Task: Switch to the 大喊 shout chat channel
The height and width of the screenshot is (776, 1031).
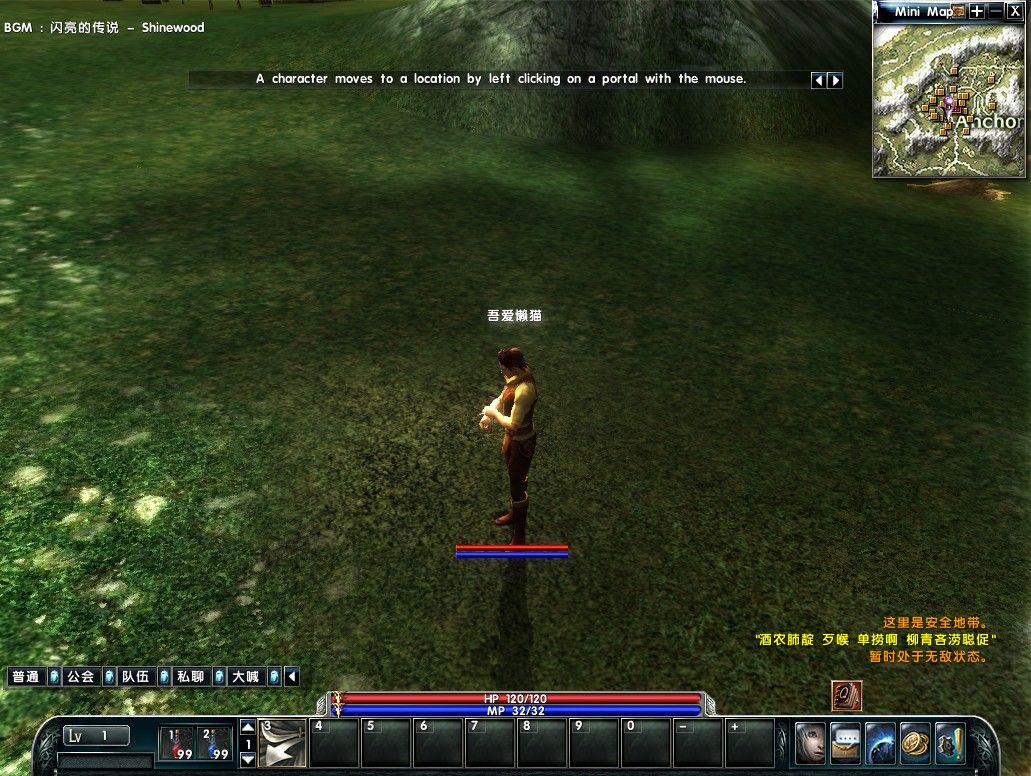Action: pos(245,677)
